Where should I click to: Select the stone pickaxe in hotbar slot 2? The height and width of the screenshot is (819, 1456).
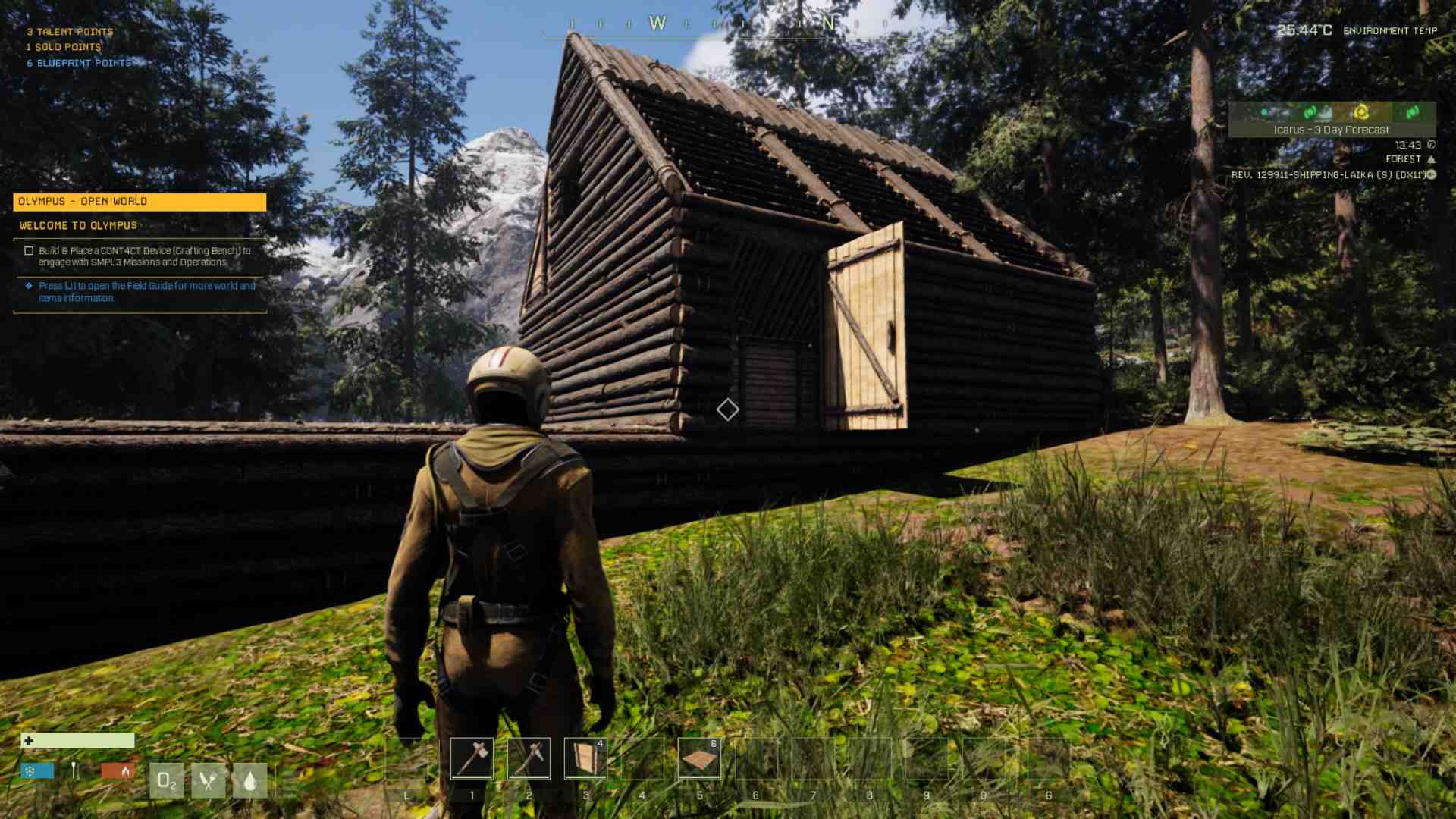(x=529, y=758)
